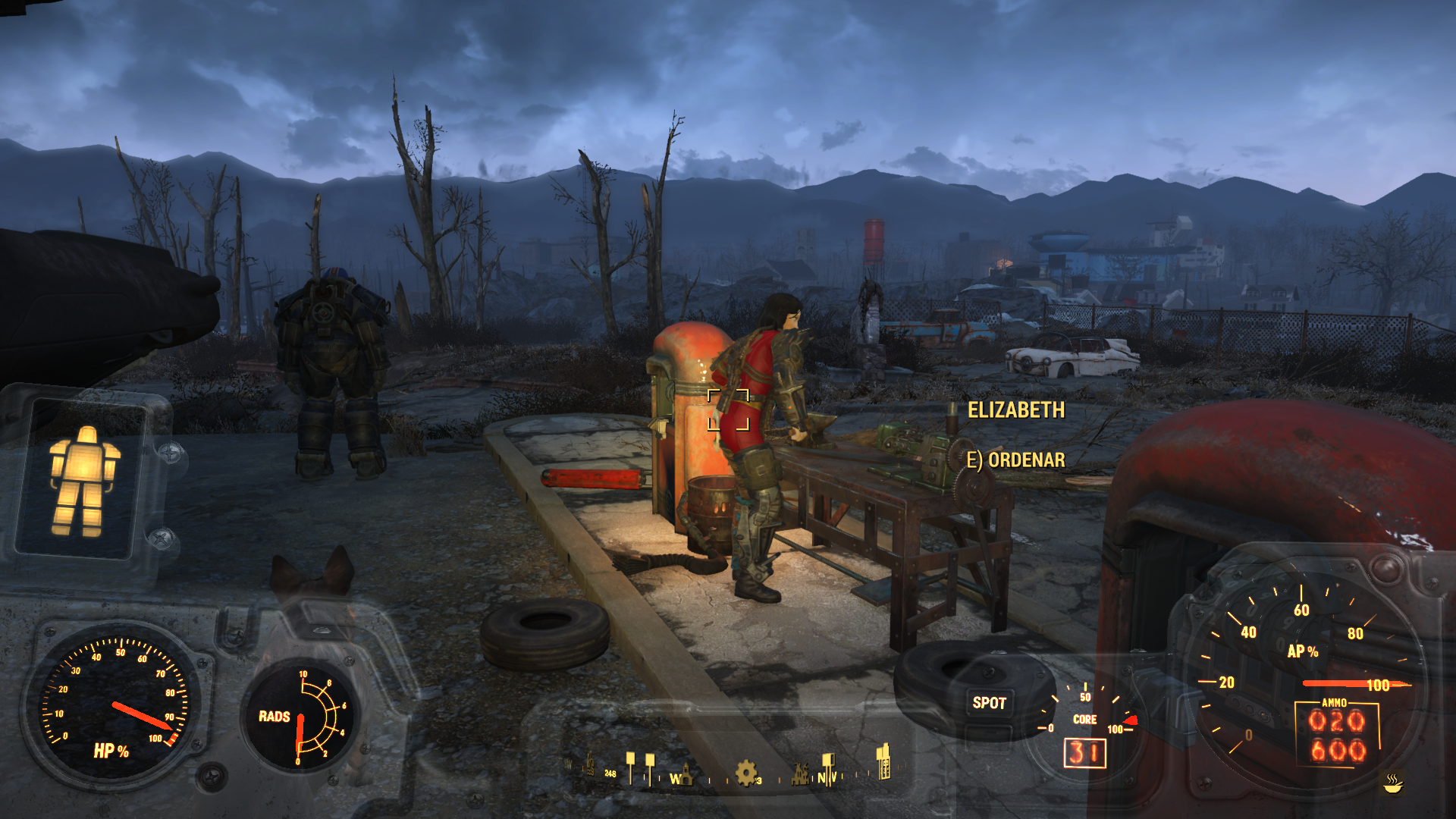1456x819 pixels.
Task: Open the power armor condition display
Action: pyautogui.click(x=83, y=481)
